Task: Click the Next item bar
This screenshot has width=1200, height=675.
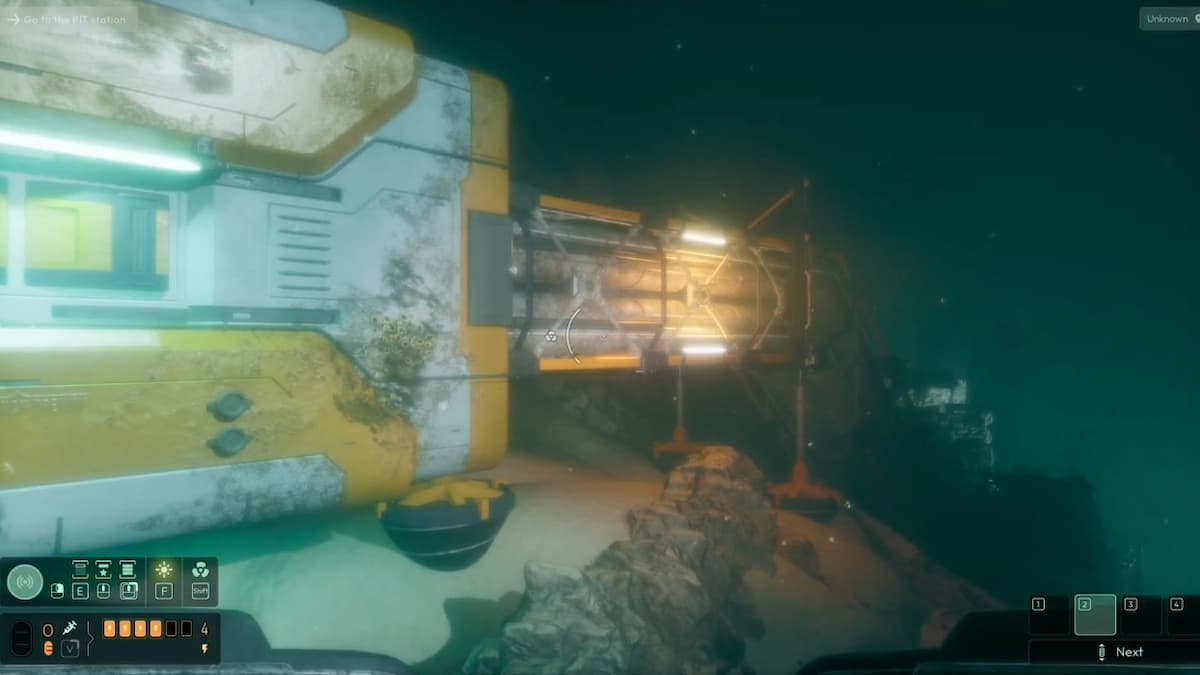Action: [x=1115, y=652]
